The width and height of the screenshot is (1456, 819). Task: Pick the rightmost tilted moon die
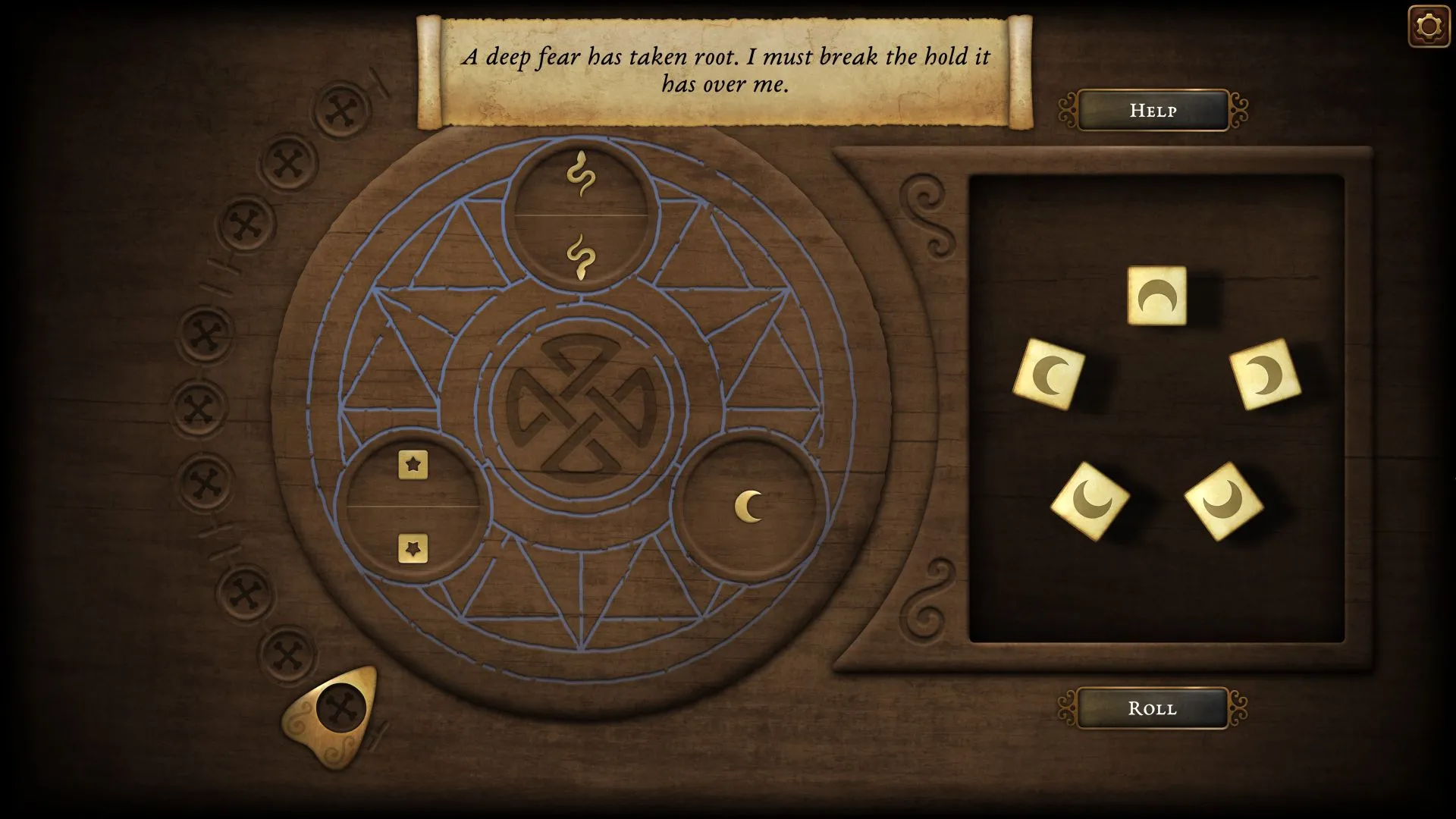(1263, 374)
